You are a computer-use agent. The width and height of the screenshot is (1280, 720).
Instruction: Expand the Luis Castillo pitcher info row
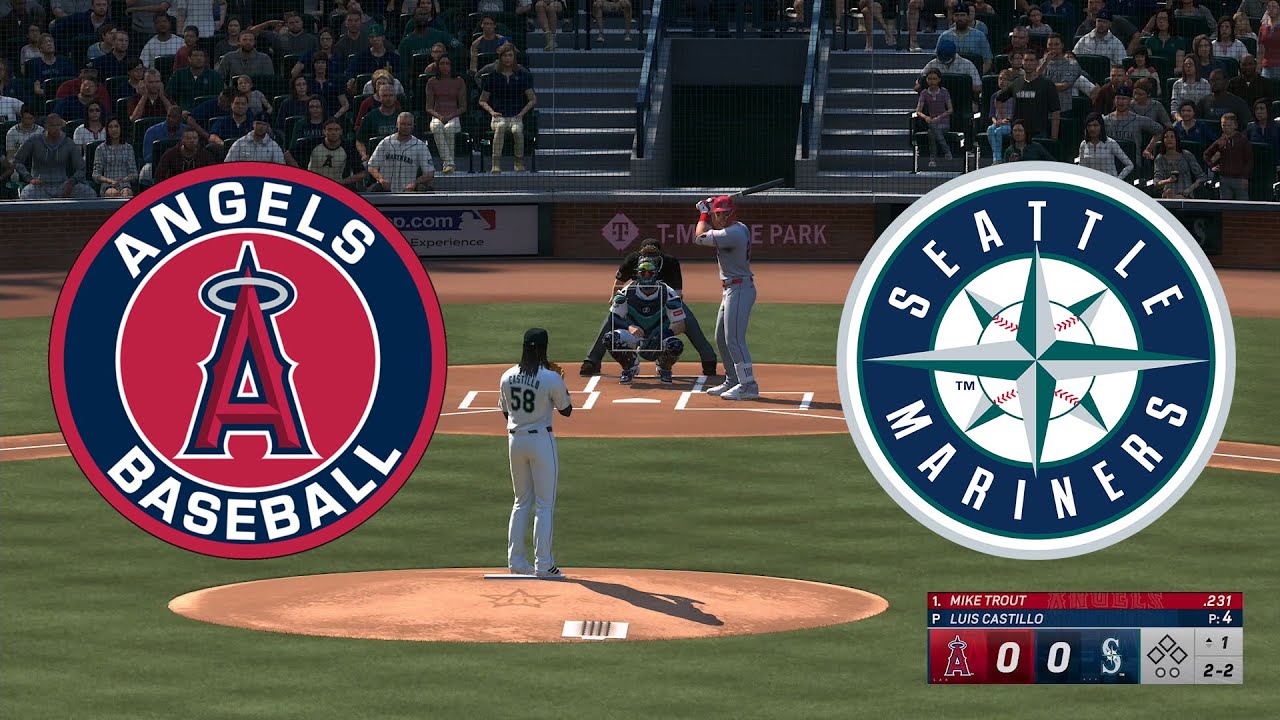1000,618
